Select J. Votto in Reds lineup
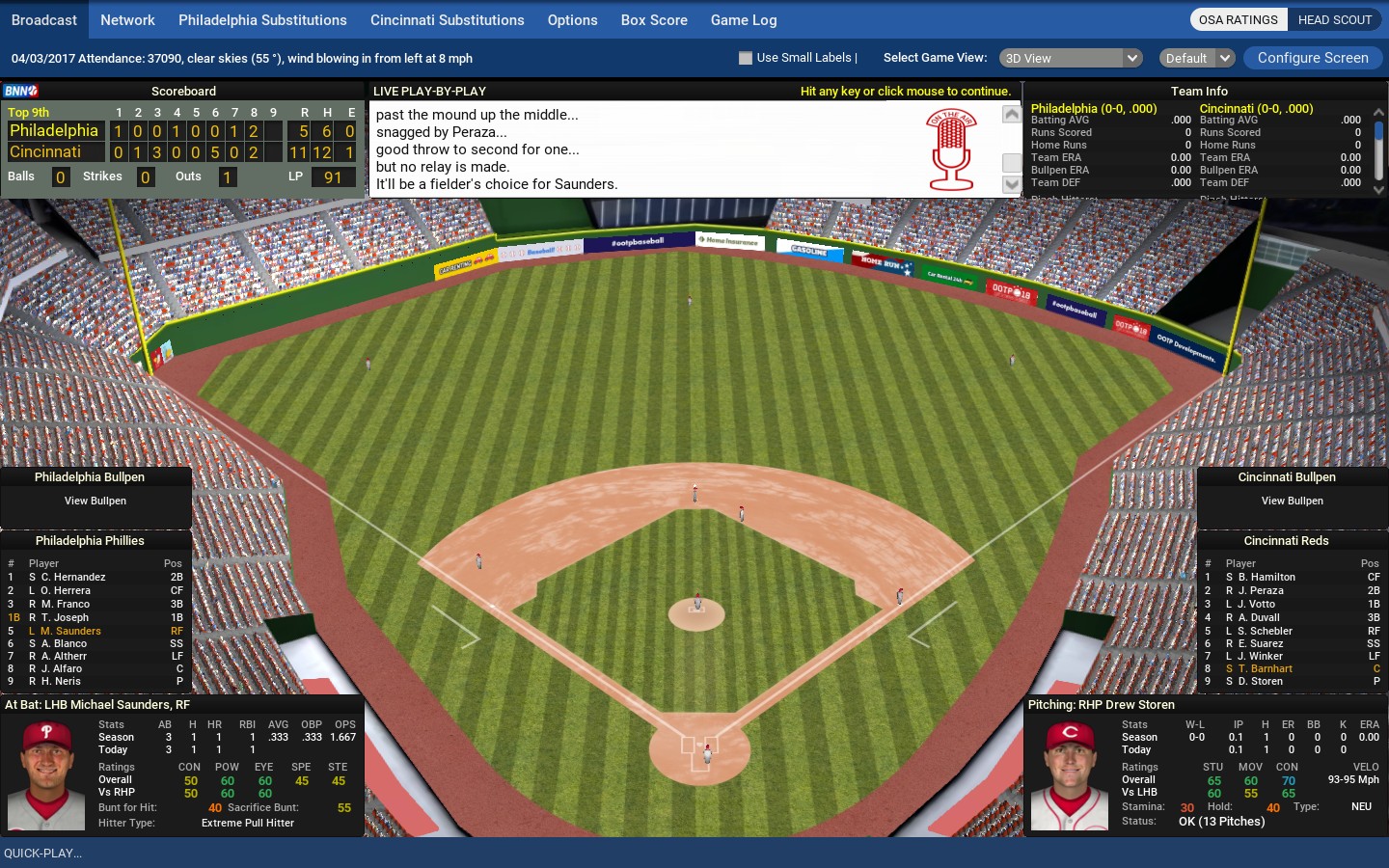Image resolution: width=1389 pixels, height=868 pixels. (x=1262, y=604)
